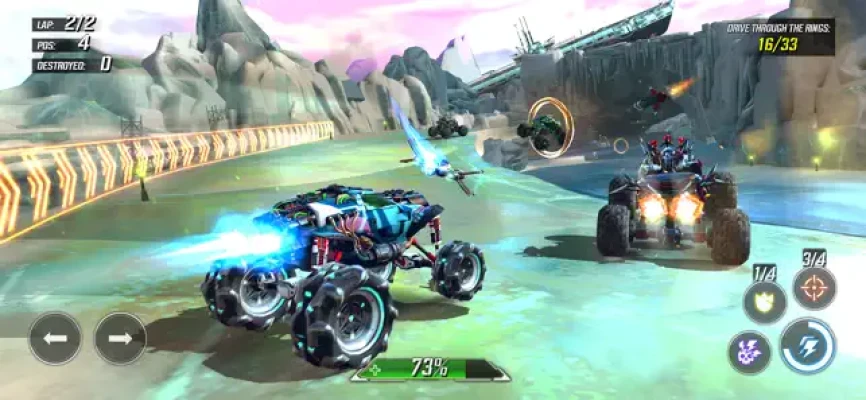Steer left with the left arrow button

[x=54, y=339]
